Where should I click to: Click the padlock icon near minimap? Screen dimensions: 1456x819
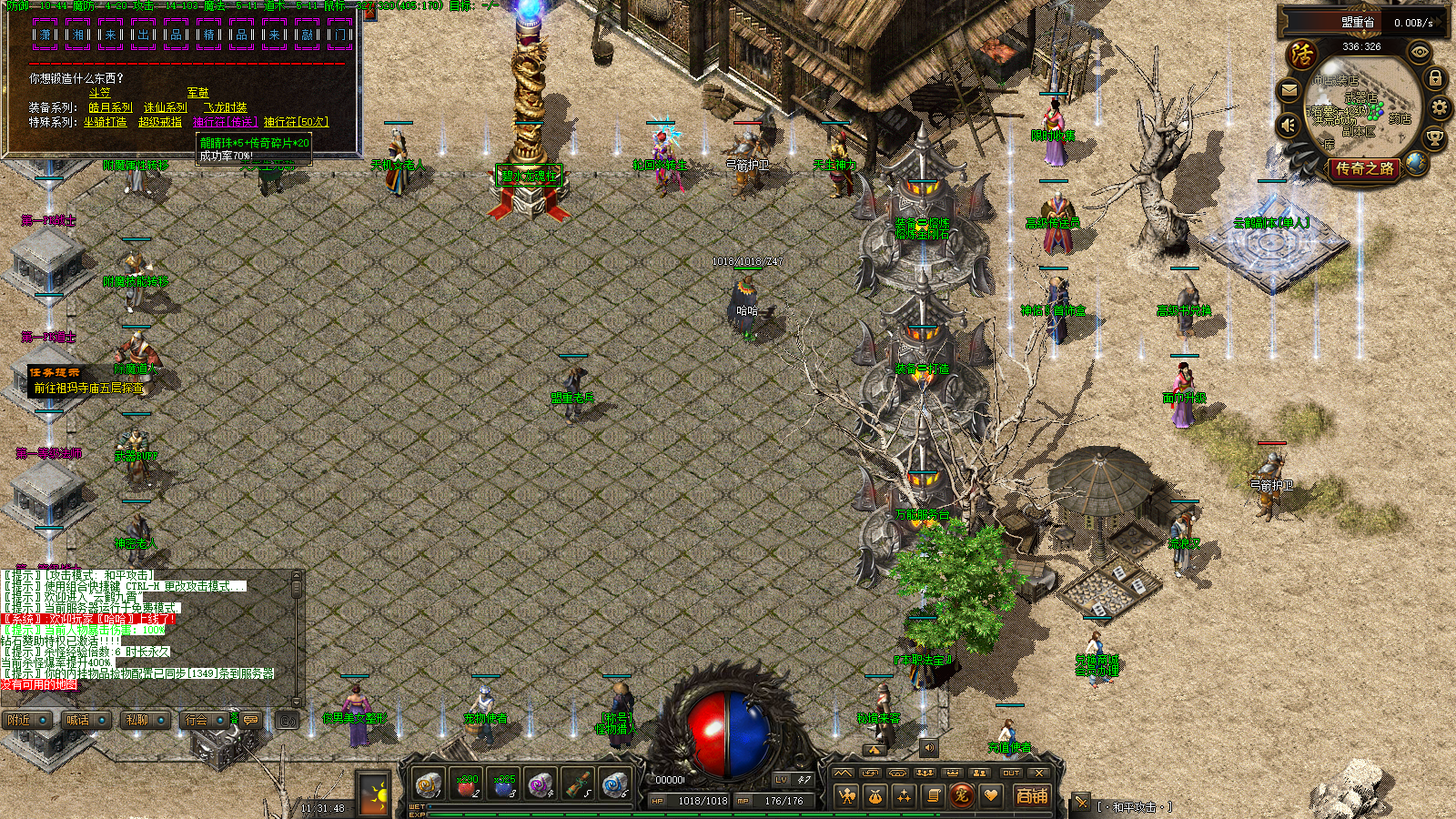(x=1435, y=78)
